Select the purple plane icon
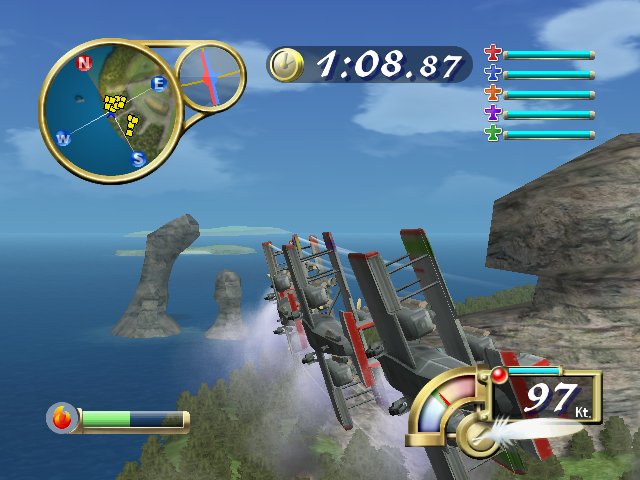This screenshot has height=480, width=640. coord(492,113)
